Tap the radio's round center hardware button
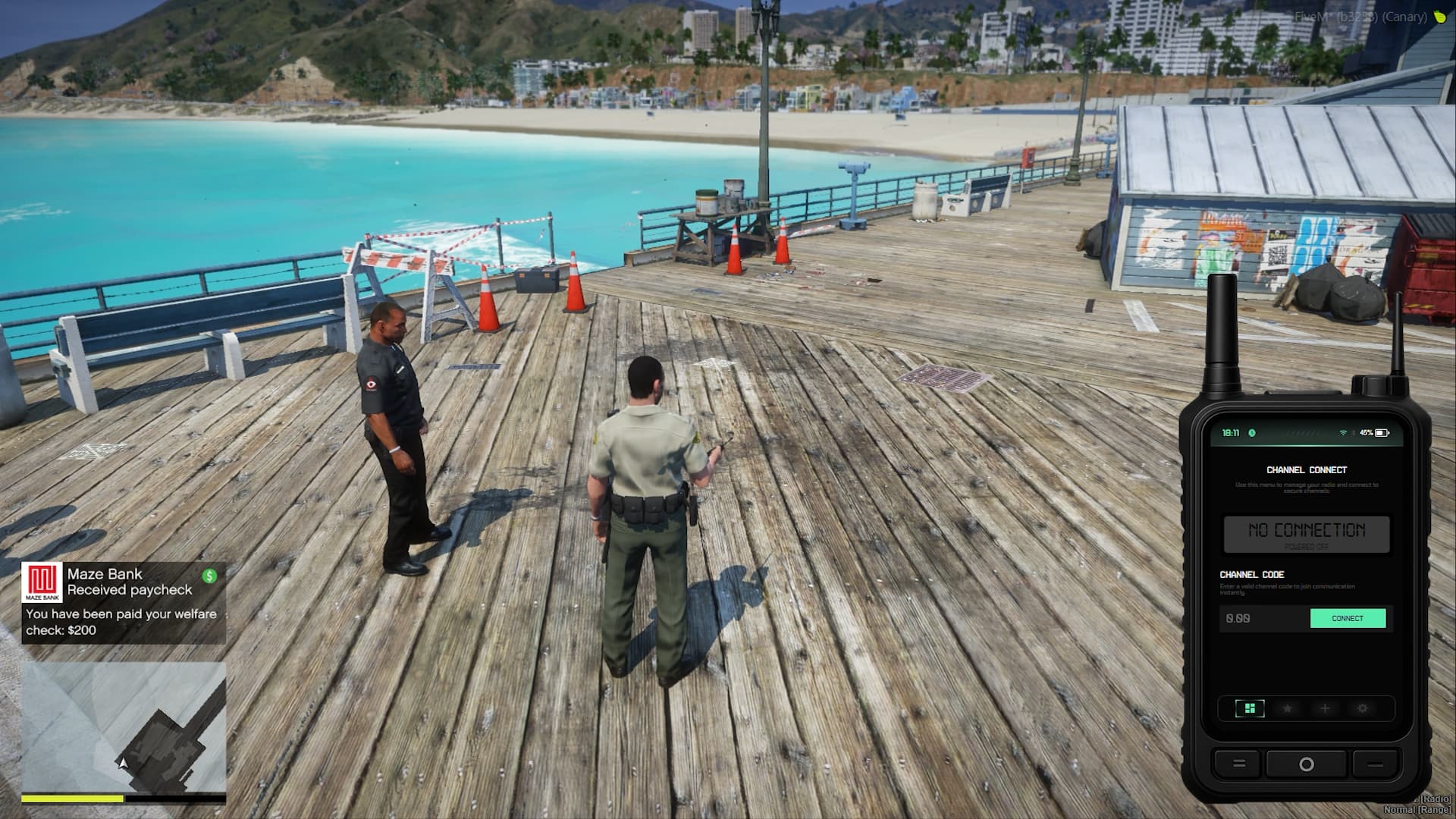This screenshot has width=1456, height=819. [x=1306, y=764]
